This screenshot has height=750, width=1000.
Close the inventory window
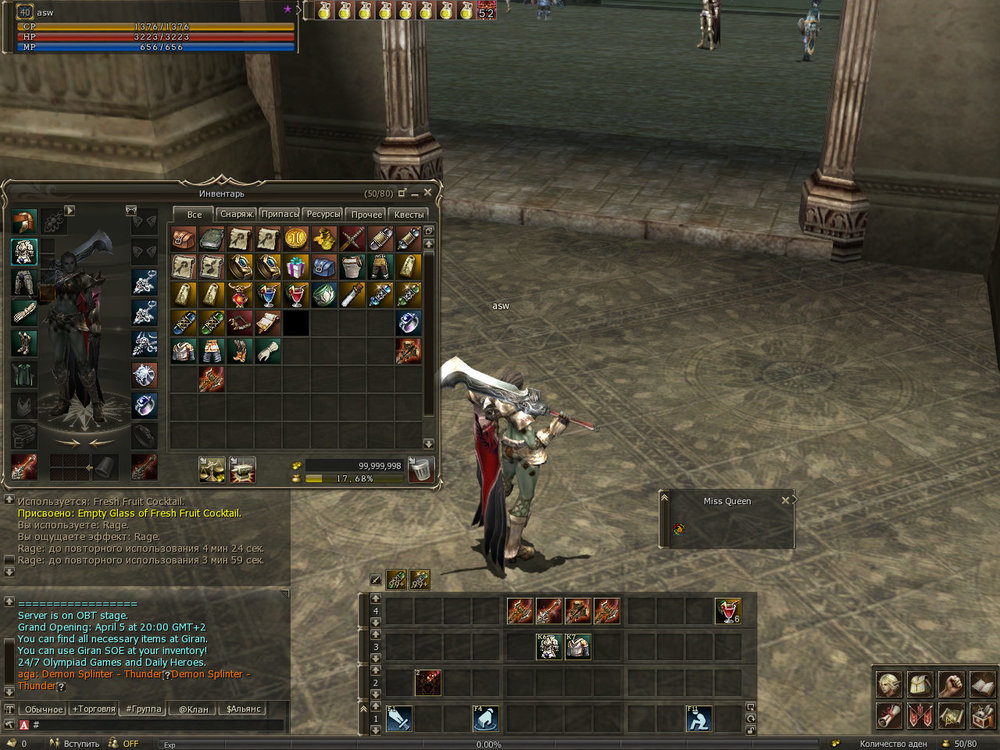[428, 192]
